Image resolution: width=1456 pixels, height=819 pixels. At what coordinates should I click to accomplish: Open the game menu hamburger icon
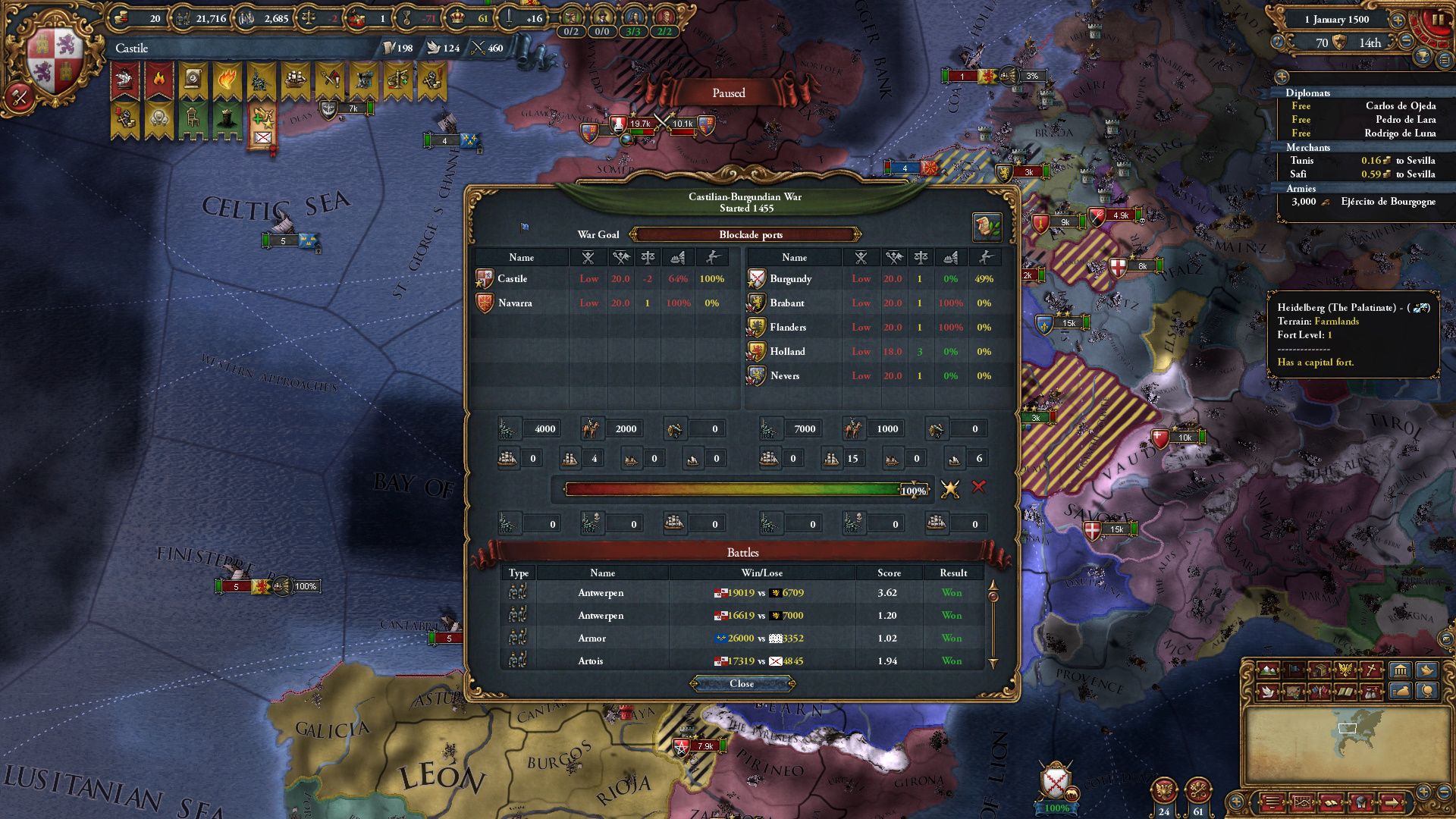1272,802
